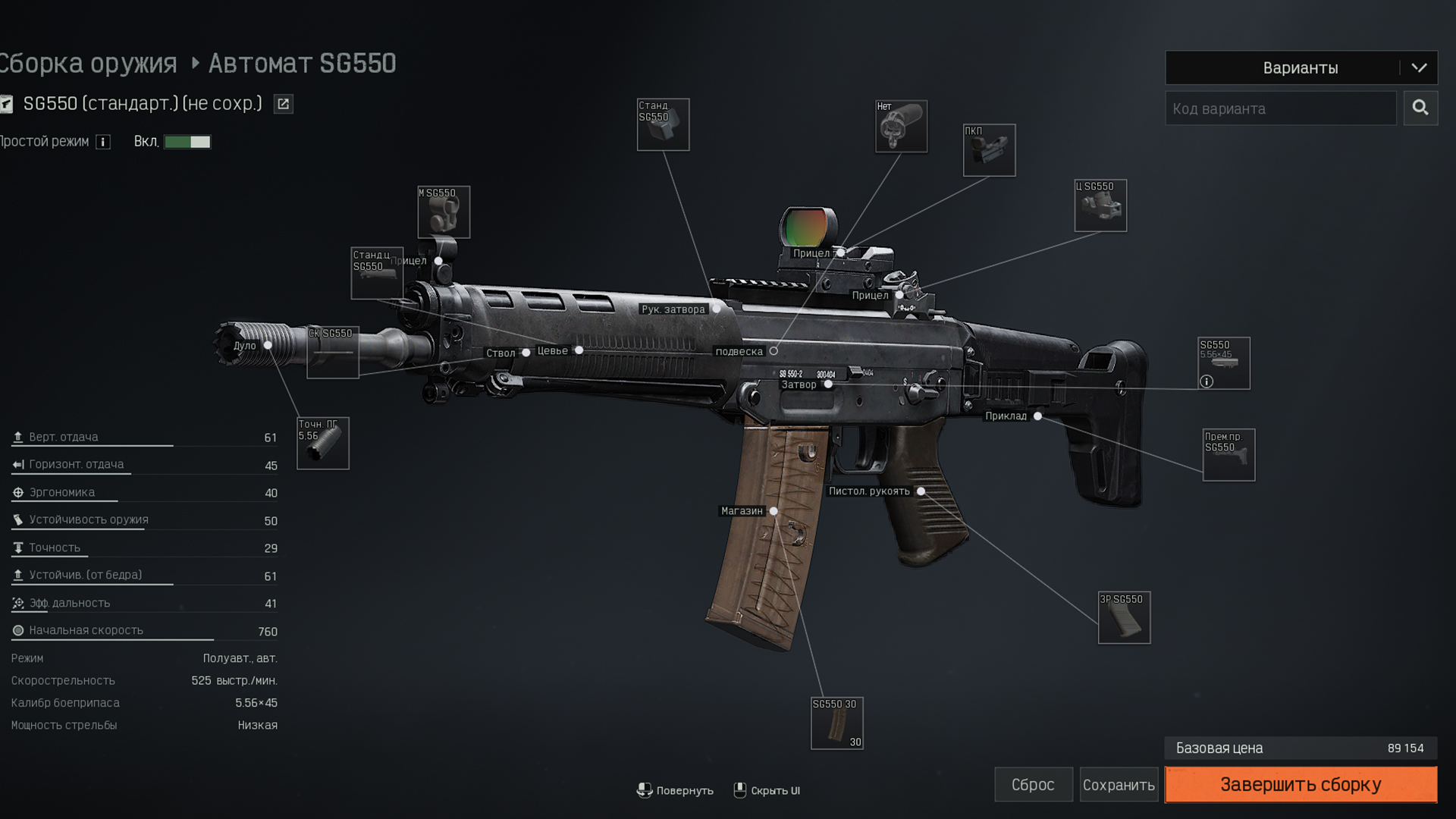Open the Варианты dropdown
Viewport: 1456px width, 819px height.
pos(1301,67)
